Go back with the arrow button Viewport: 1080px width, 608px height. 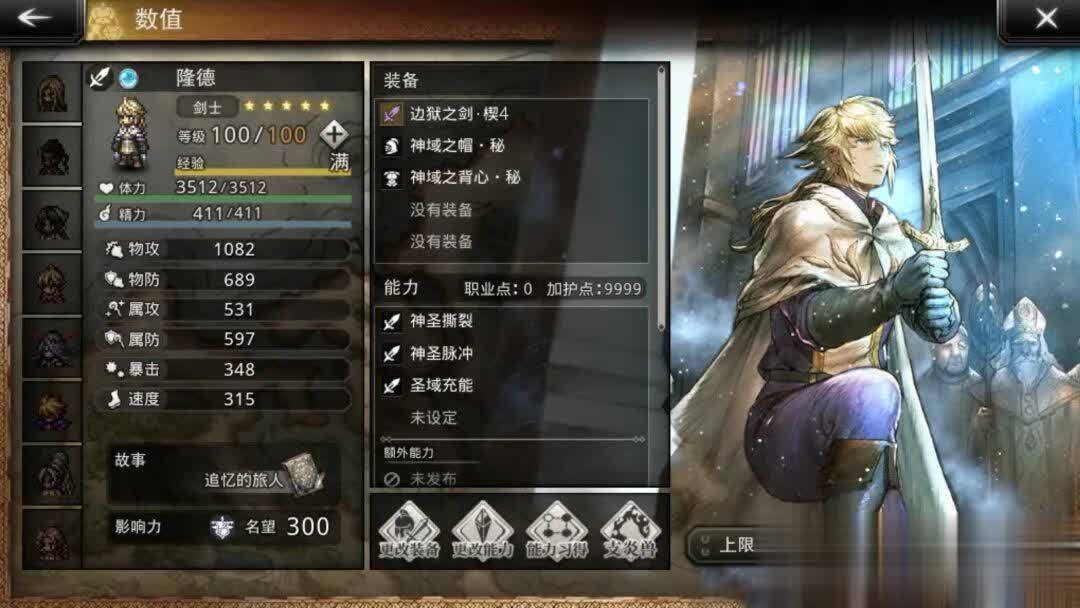(x=36, y=19)
